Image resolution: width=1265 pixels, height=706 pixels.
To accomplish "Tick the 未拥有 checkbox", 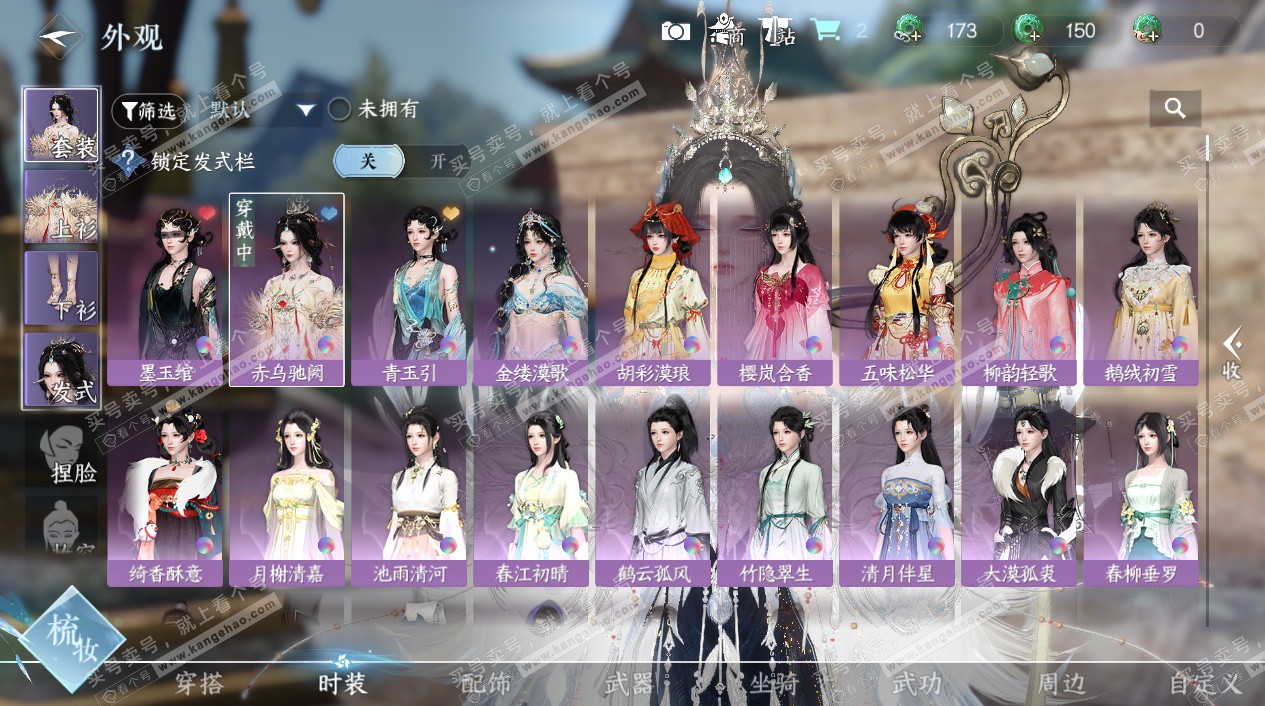I will point(340,110).
